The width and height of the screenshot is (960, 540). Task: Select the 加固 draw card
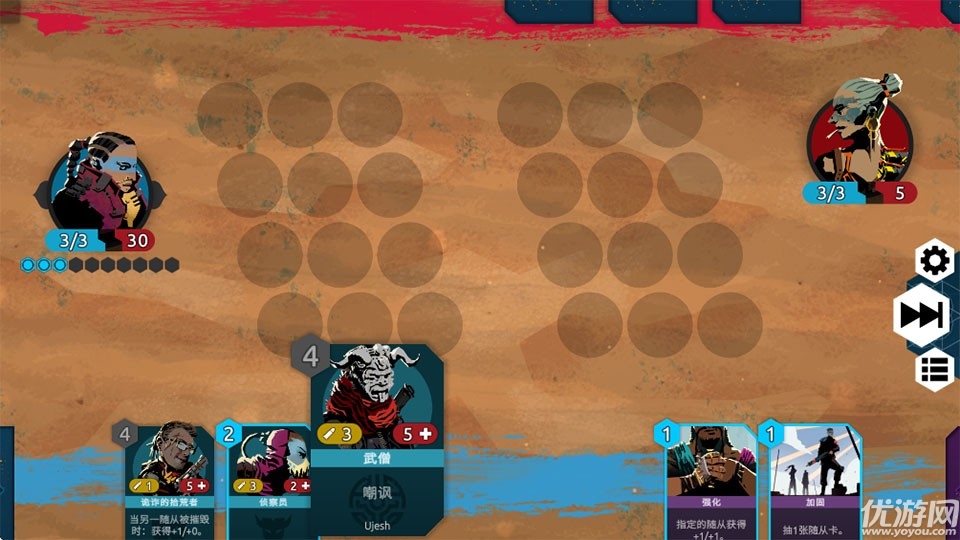click(x=813, y=480)
